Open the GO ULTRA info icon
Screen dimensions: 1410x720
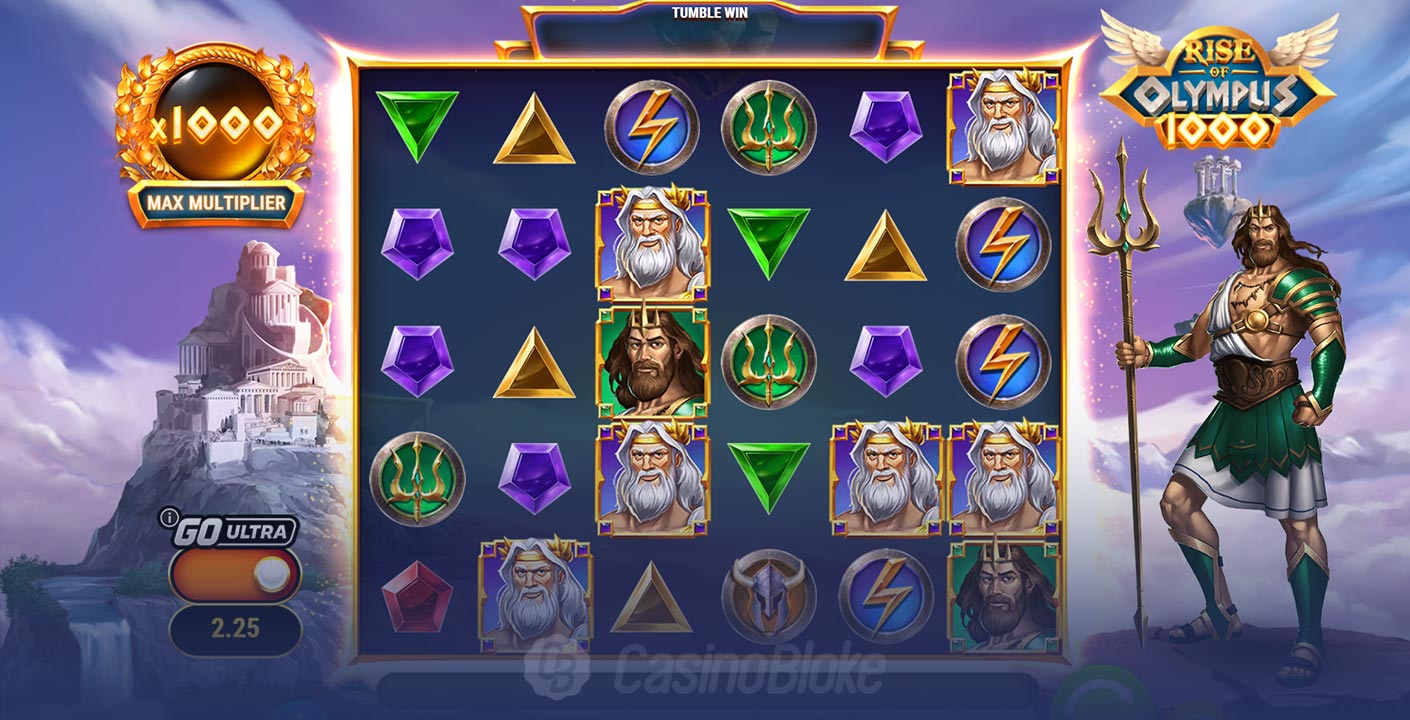(x=167, y=518)
